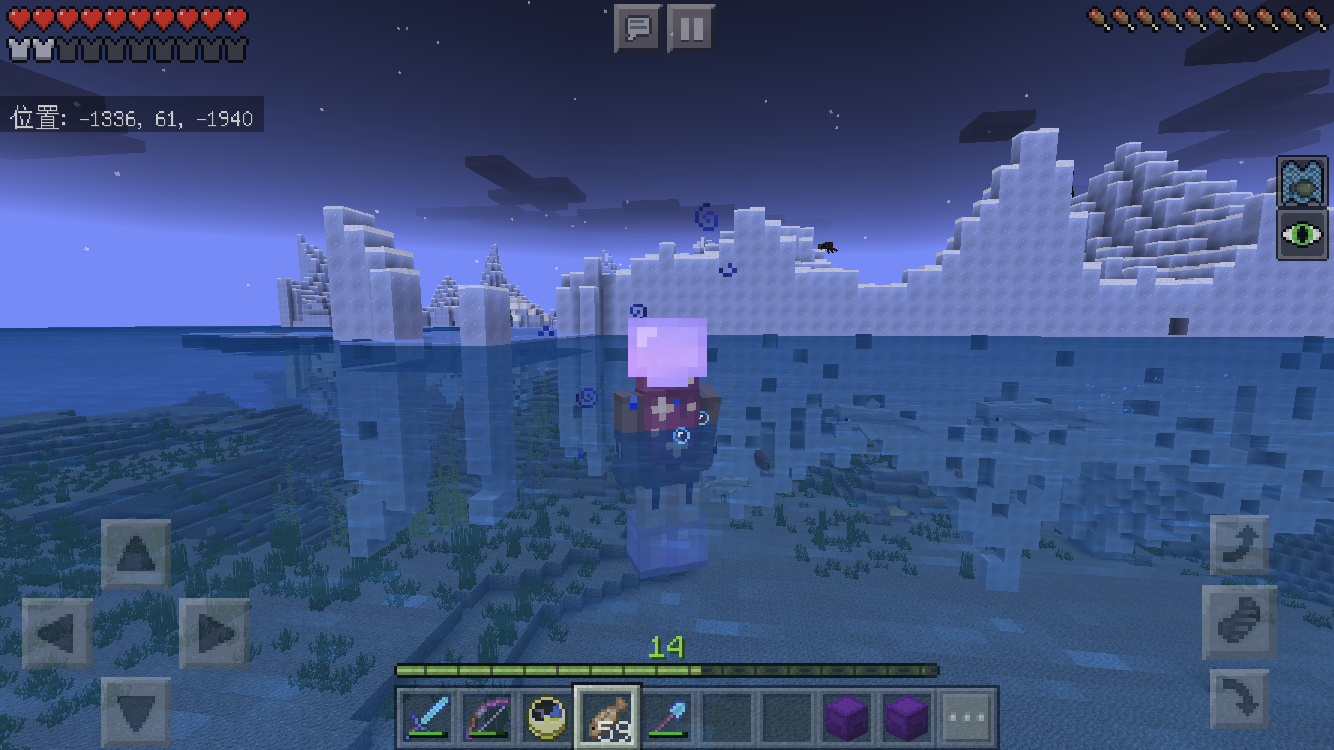Image resolution: width=1334 pixels, height=750 pixels.
Task: Open the chat window
Action: tap(637, 28)
